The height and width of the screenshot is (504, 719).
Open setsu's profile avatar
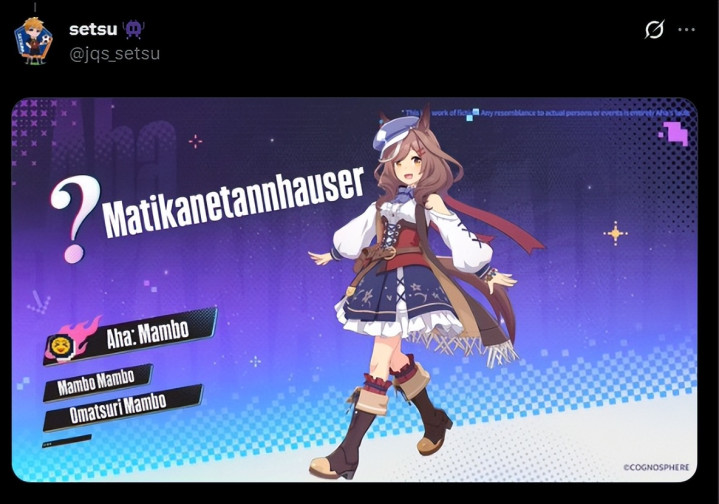[32, 40]
